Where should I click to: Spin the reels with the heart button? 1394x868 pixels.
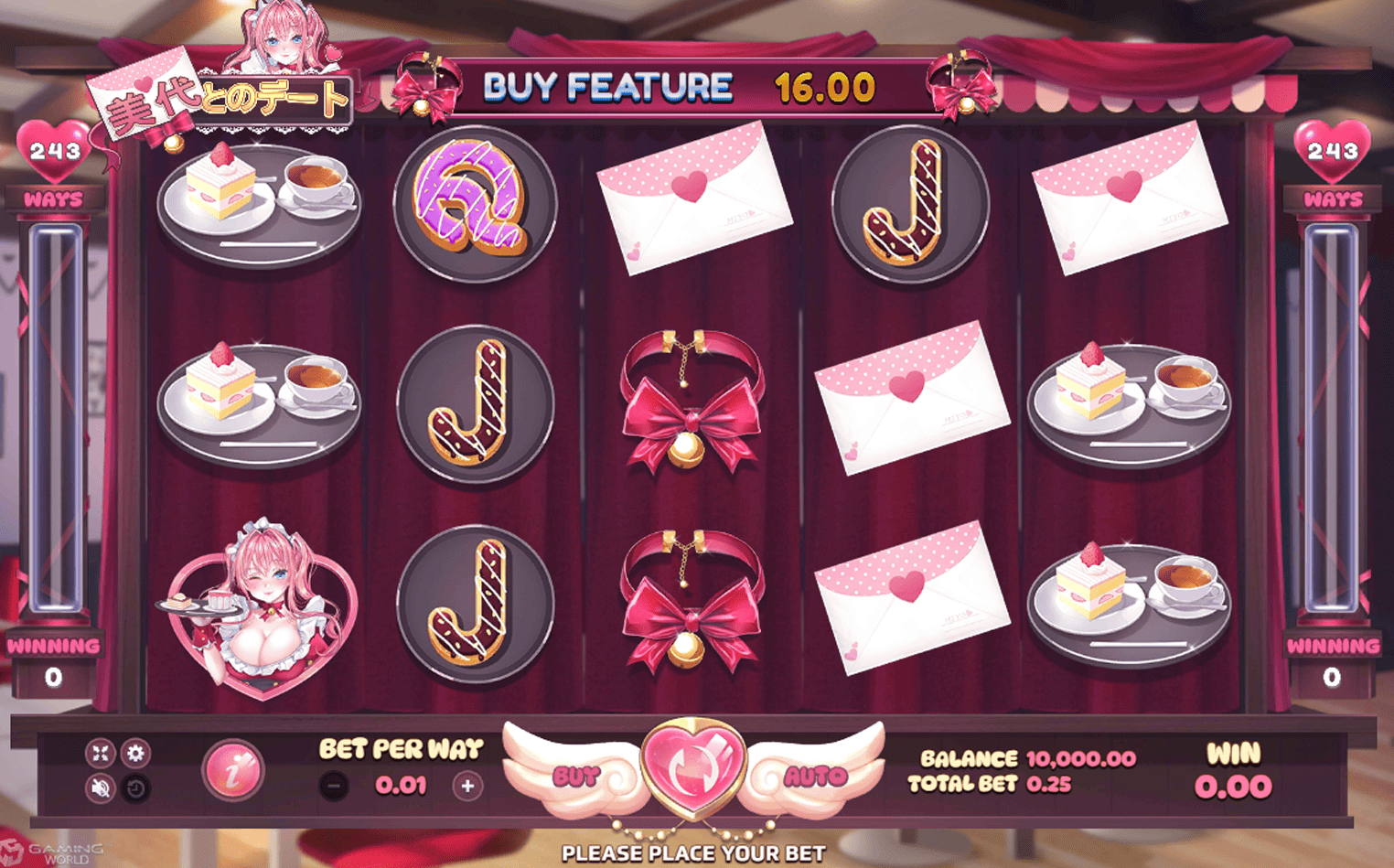[693, 768]
